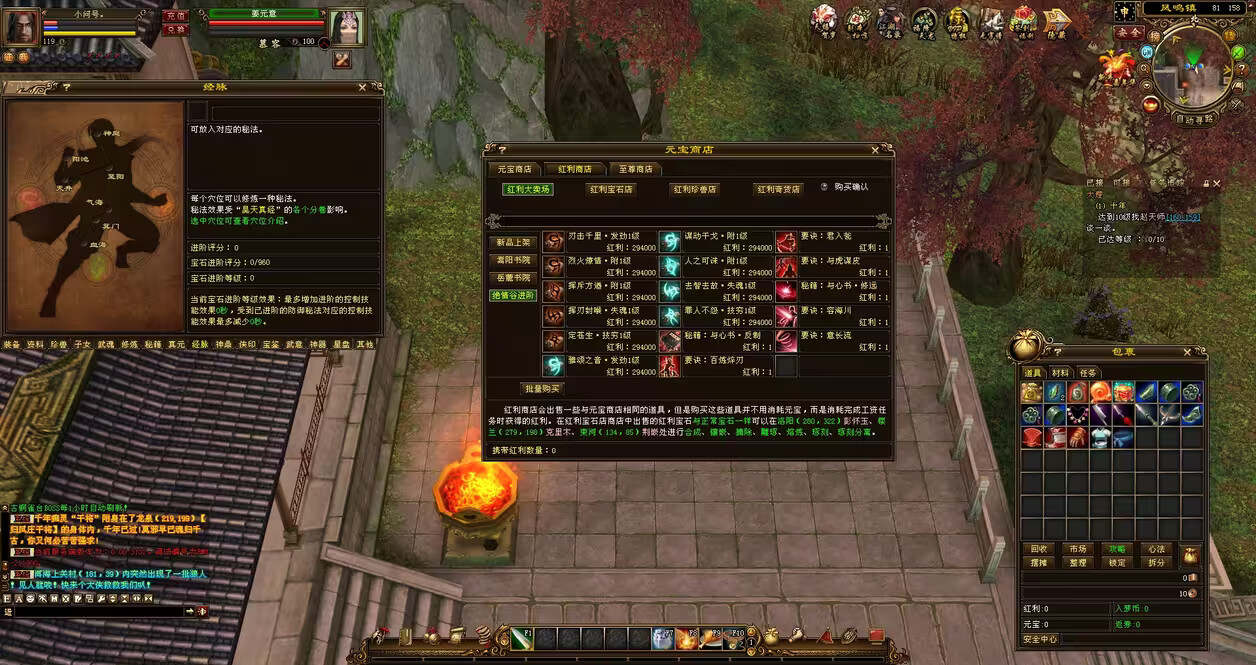Switch to the 装备 character tab

11,344
